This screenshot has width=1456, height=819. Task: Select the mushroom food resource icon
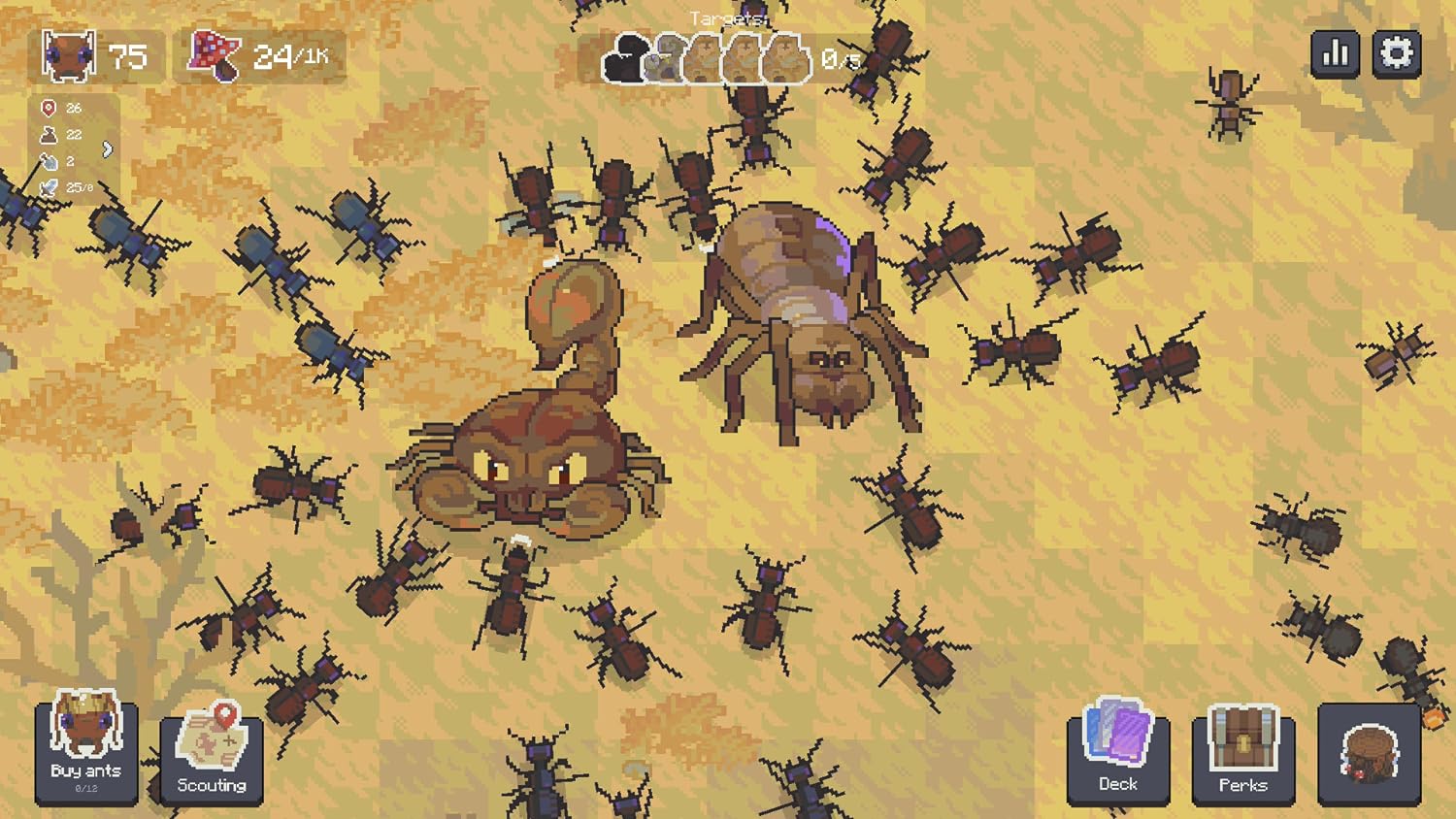212,55
